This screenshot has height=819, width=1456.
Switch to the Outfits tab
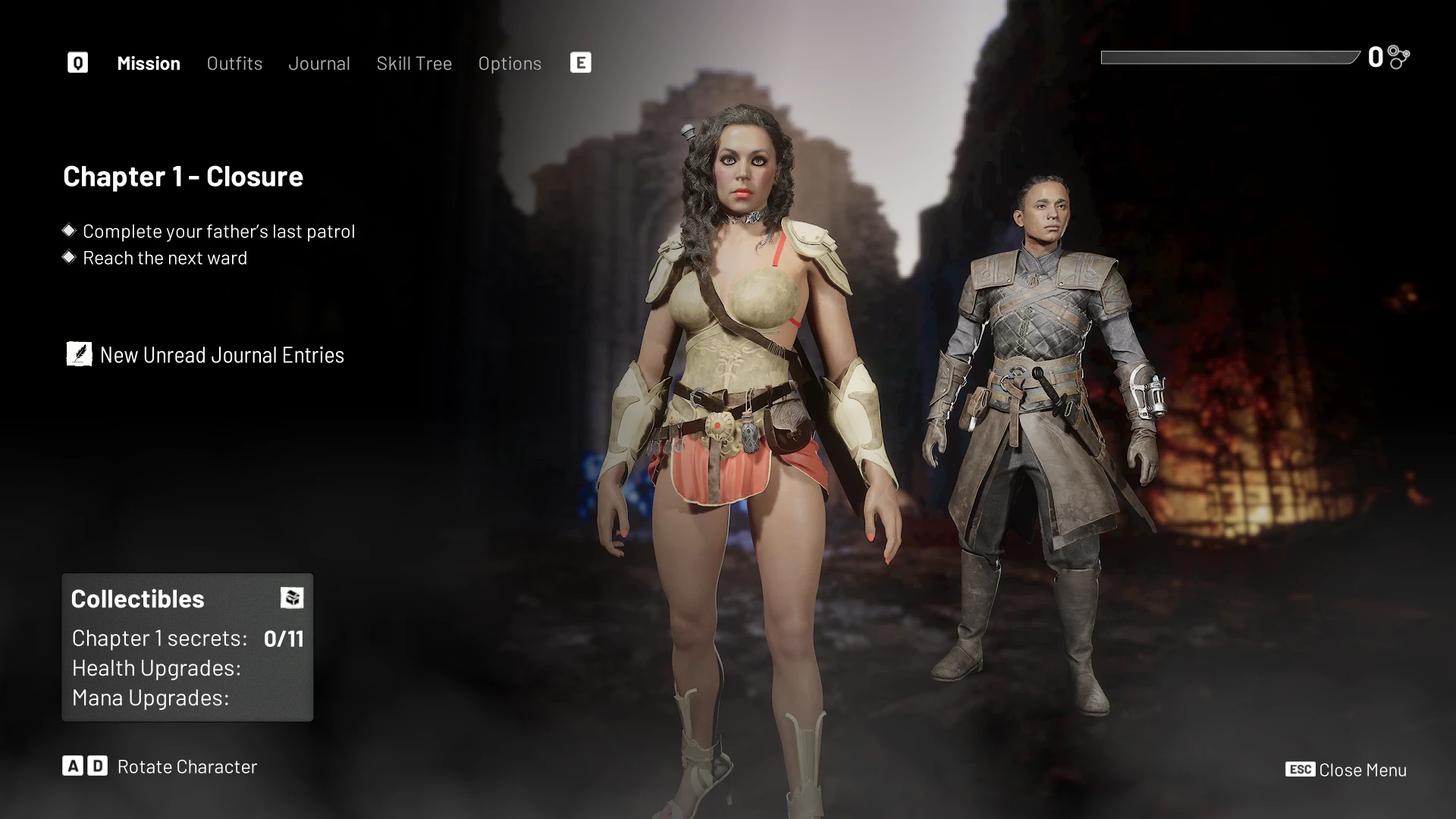click(234, 64)
